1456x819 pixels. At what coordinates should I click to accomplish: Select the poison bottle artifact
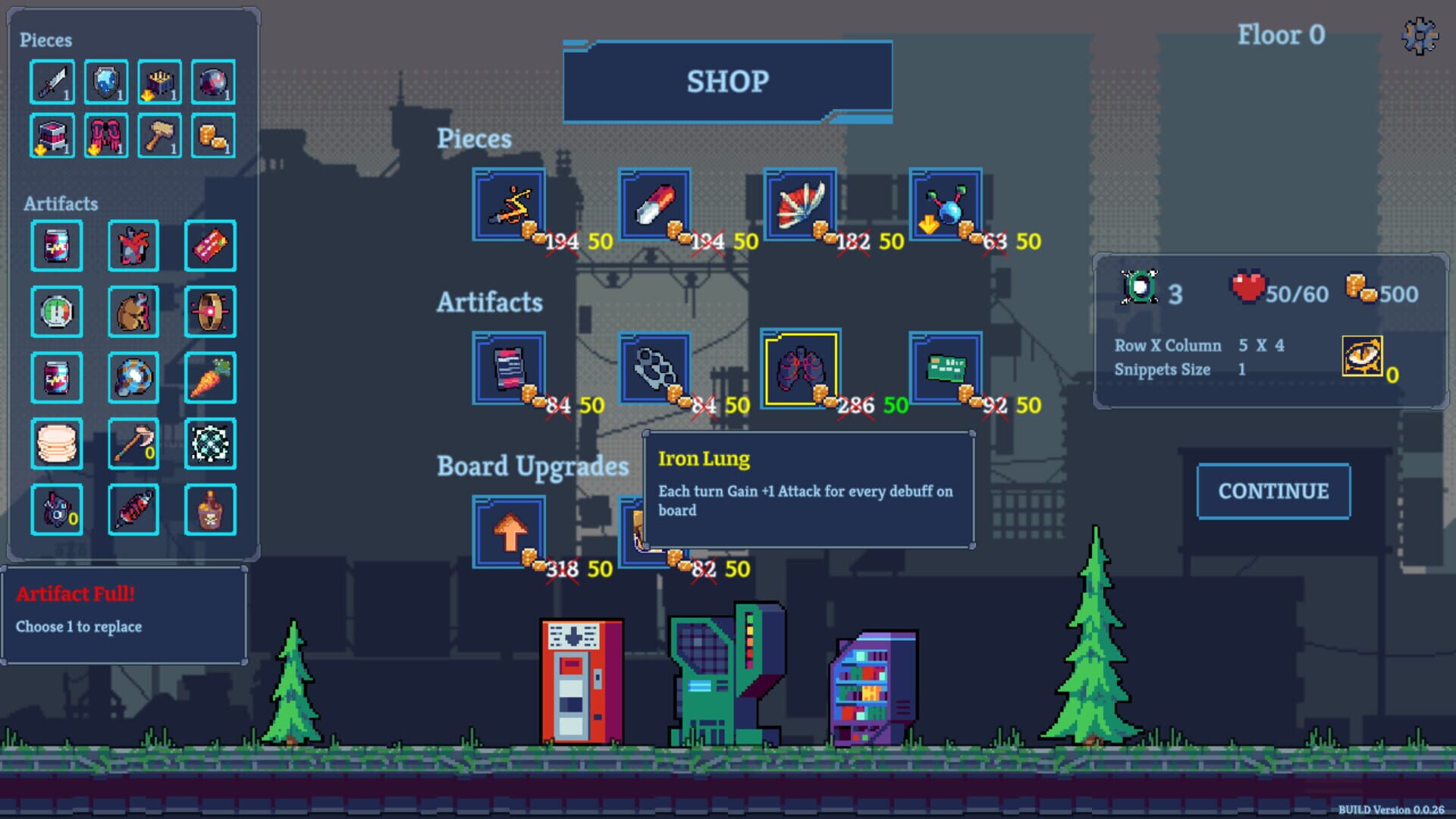coord(210,510)
